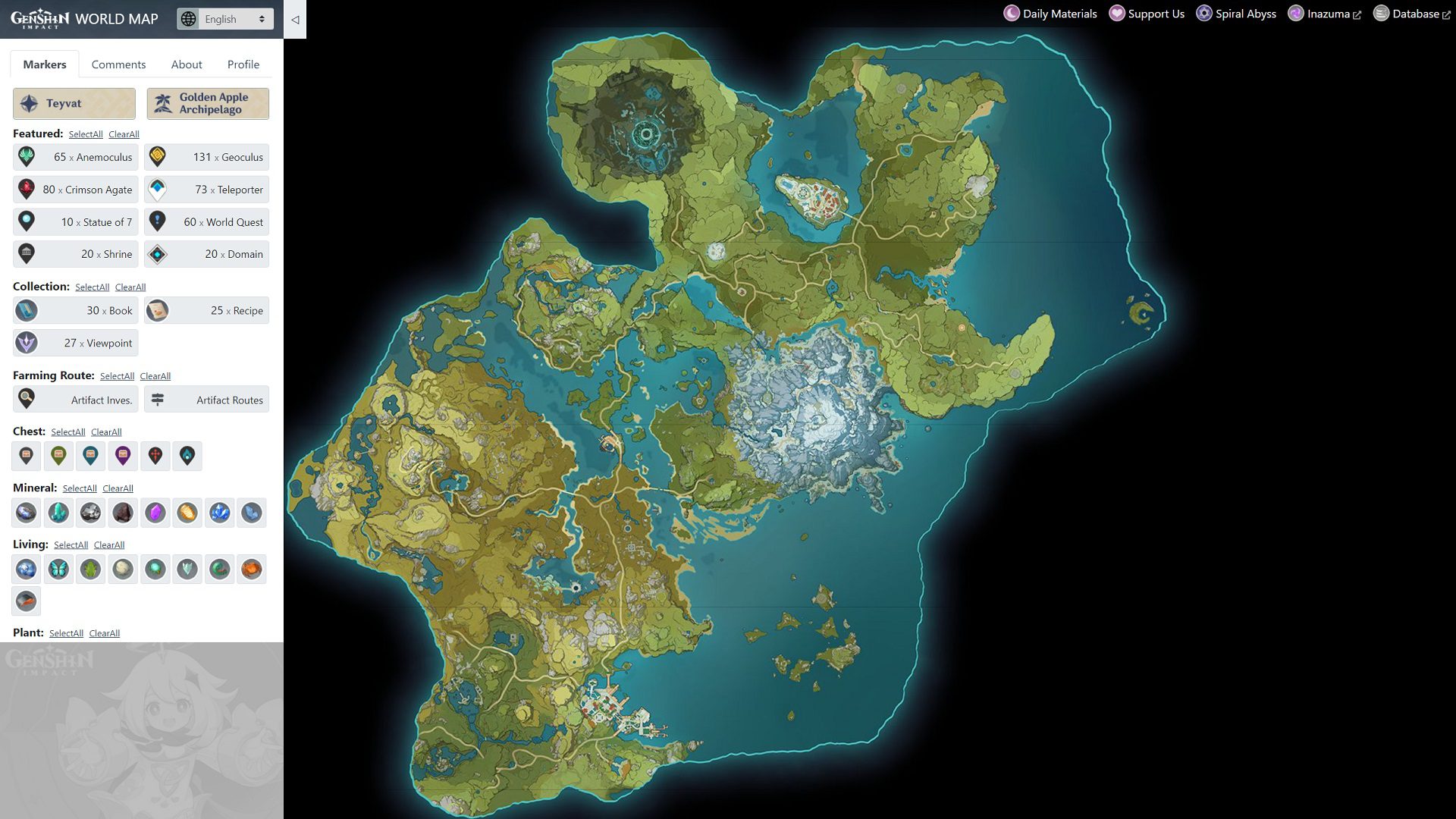Show the Crimson Agate markers
This screenshot has height=819, width=1456.
[x=27, y=189]
